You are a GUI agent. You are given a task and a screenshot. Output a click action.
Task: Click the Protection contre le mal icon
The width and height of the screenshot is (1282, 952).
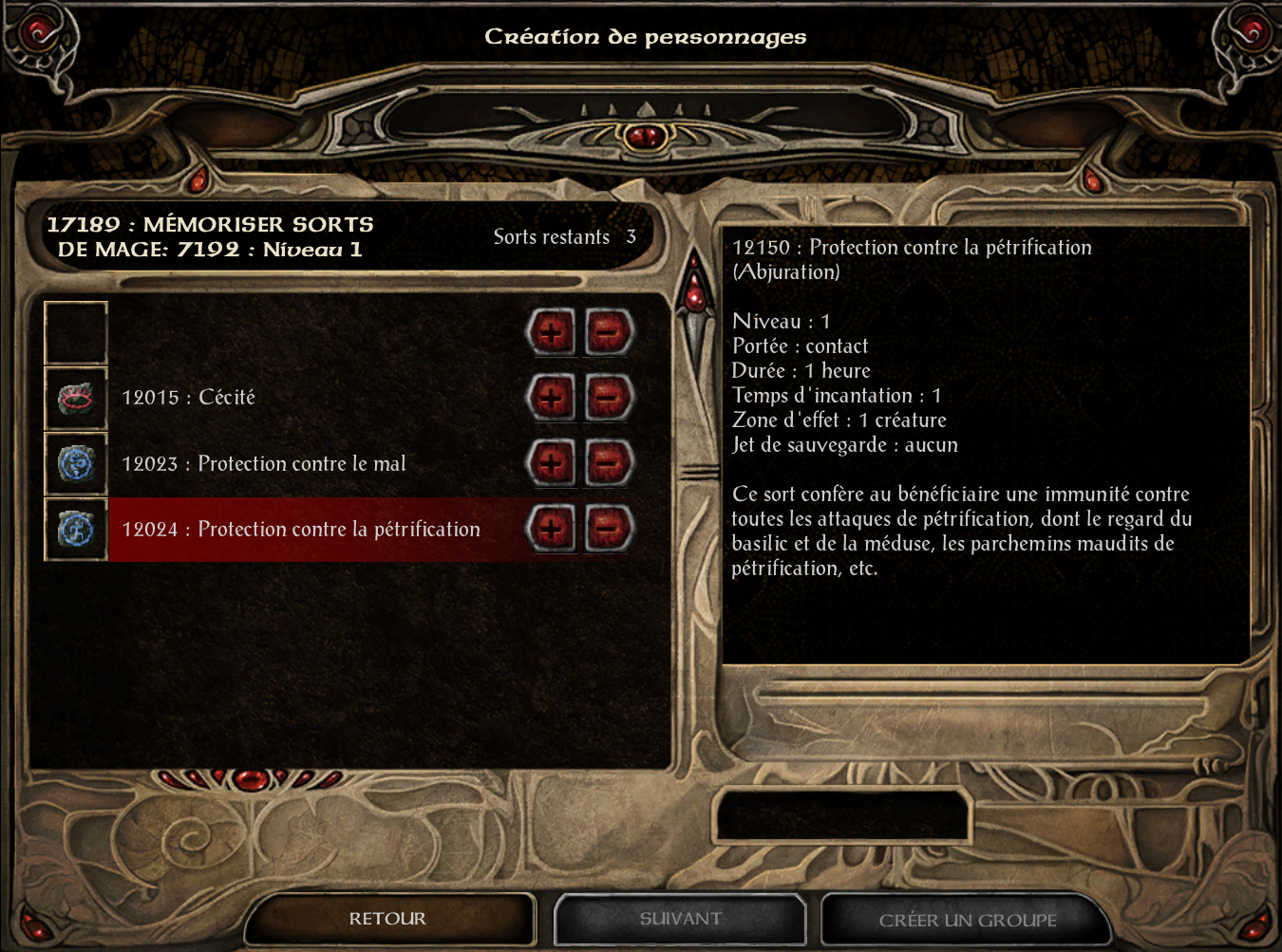point(76,464)
